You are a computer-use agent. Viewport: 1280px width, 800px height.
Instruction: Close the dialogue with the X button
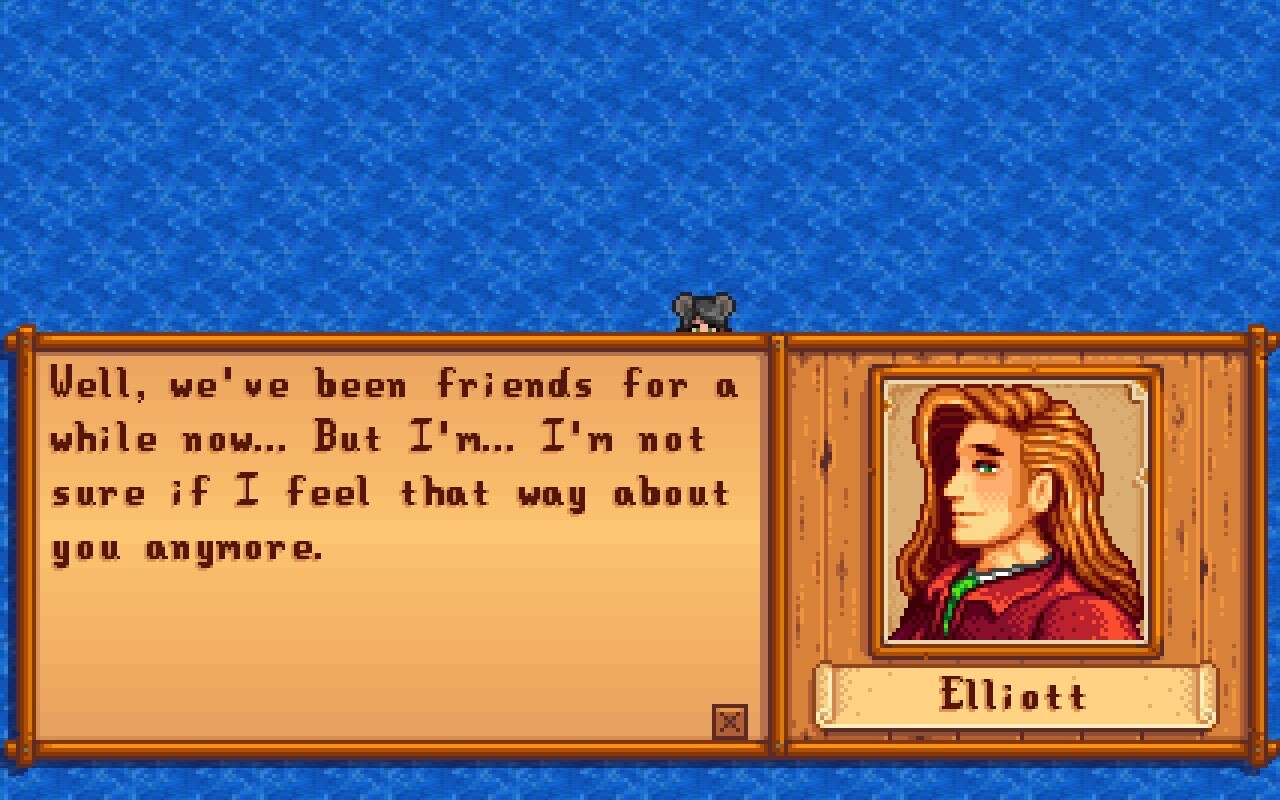[730, 722]
